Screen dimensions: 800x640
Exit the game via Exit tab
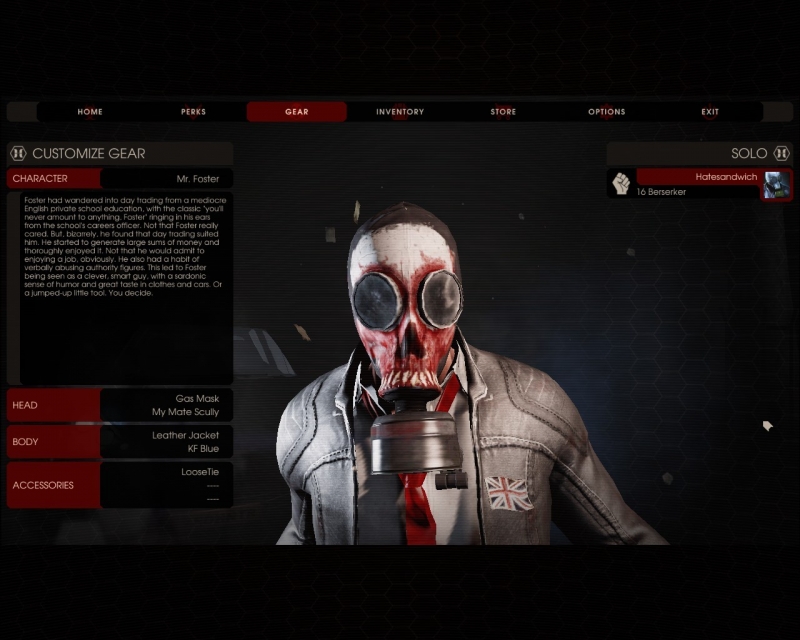pyautogui.click(x=710, y=112)
